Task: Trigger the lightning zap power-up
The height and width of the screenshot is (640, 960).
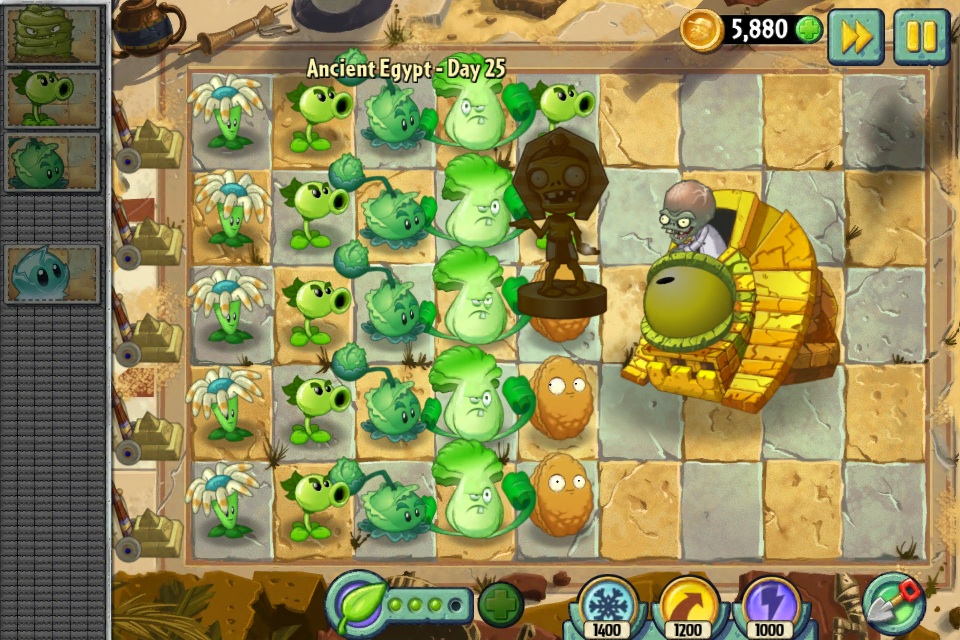Action: (770, 606)
